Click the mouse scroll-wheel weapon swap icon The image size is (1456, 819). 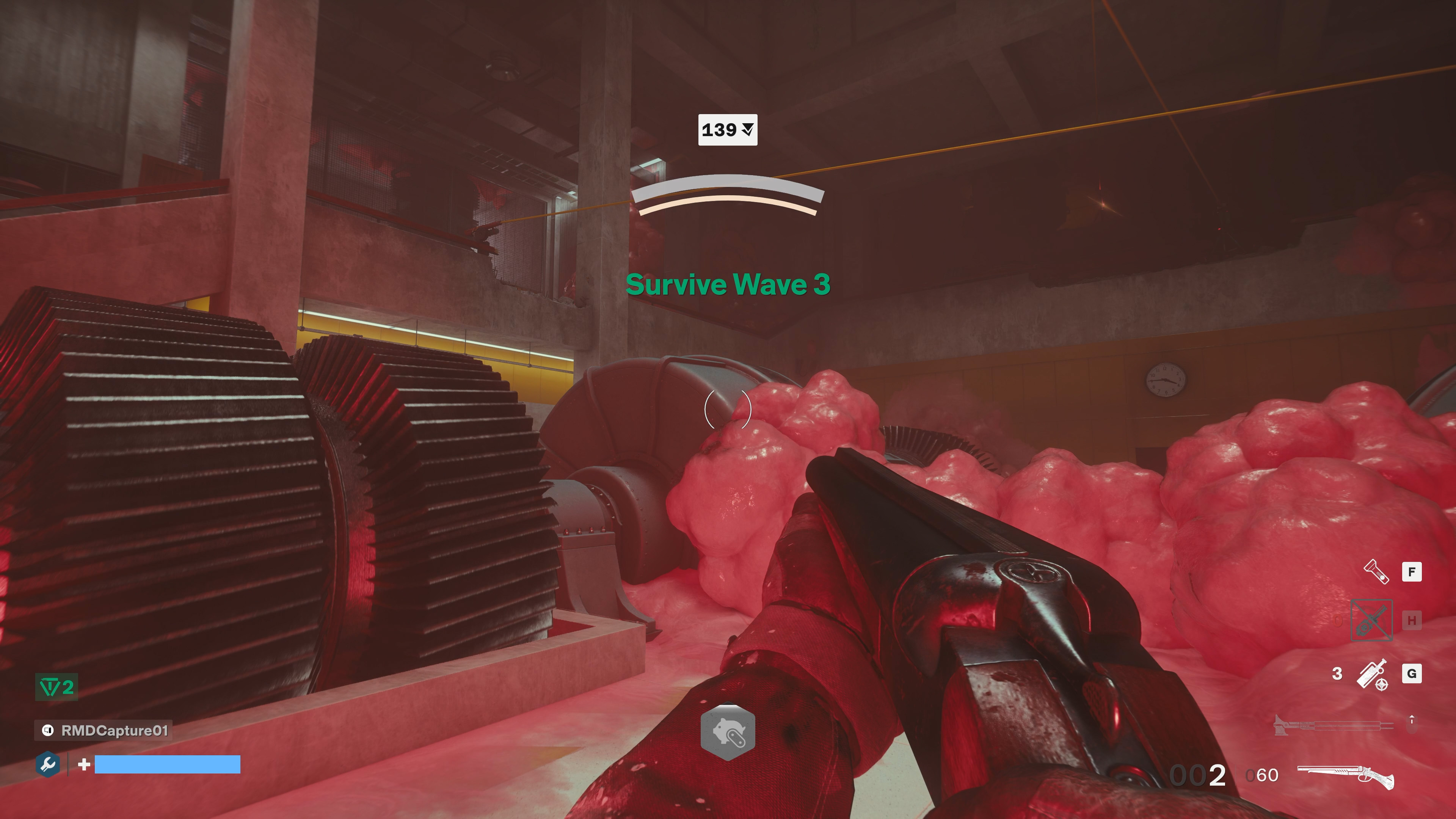[1412, 724]
